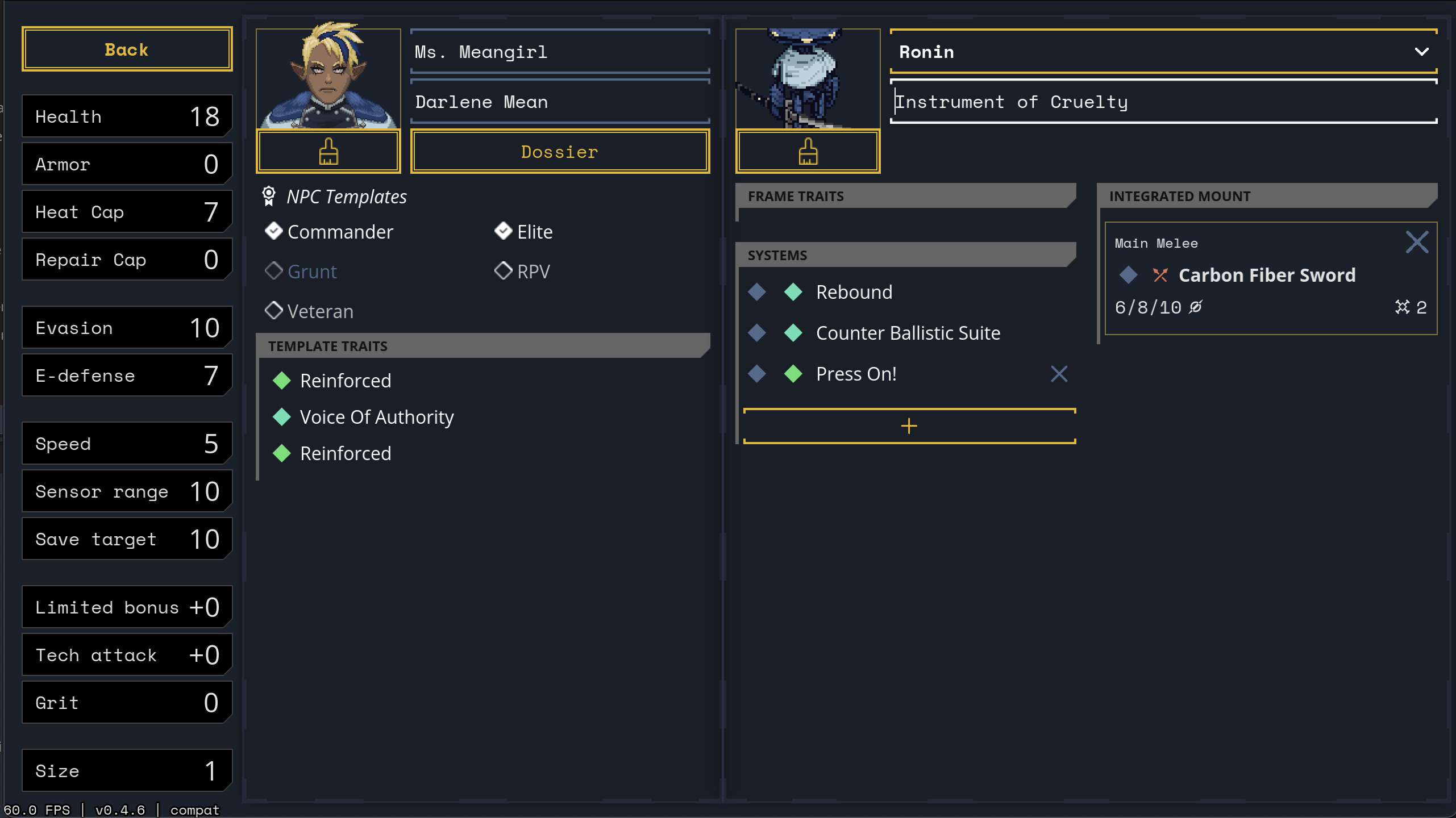Click the paintbrush icon under the Ronin mech portrait
Screen dimensions: 1456x818
click(808, 151)
